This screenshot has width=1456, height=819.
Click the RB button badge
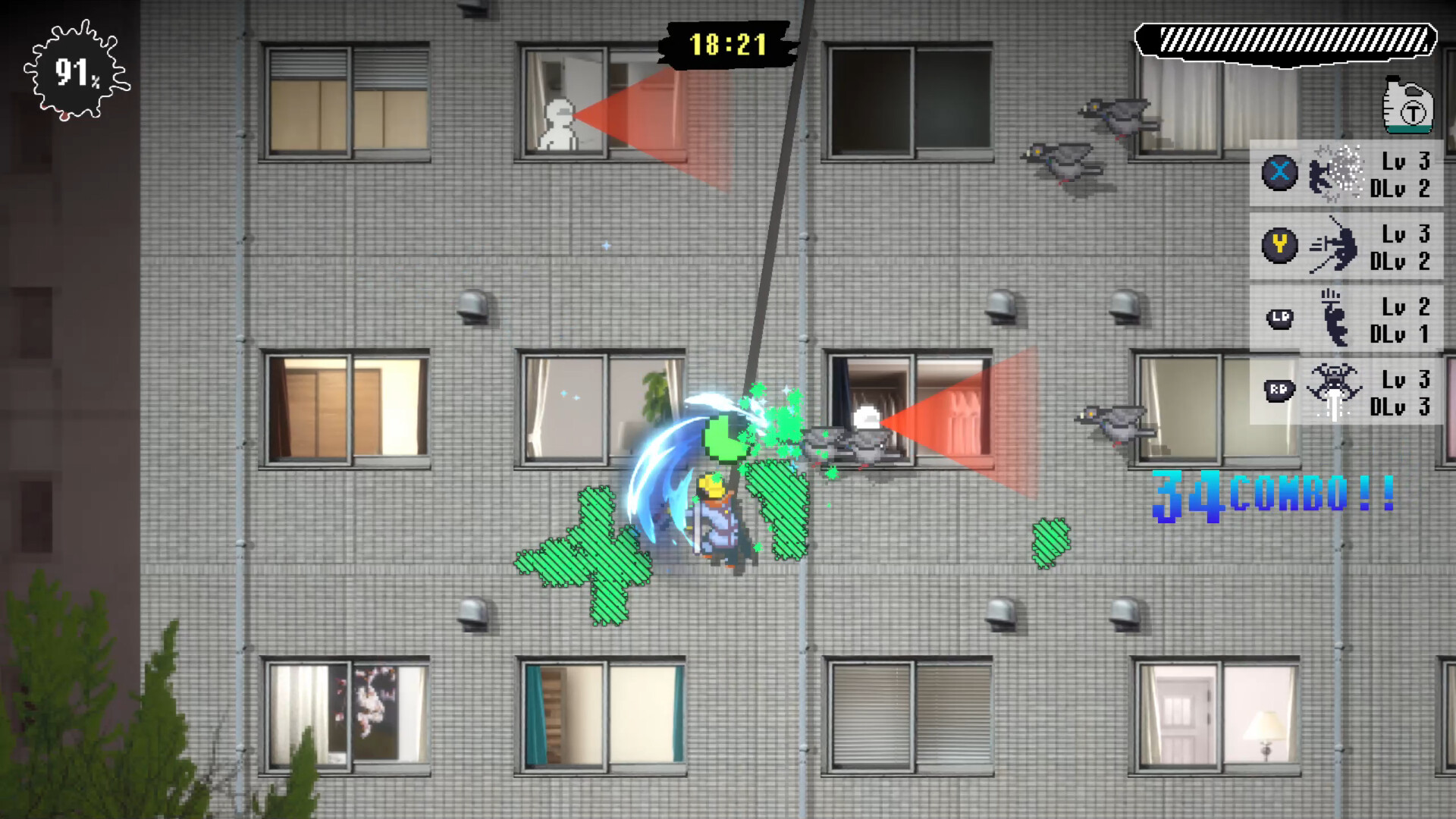1280,388
